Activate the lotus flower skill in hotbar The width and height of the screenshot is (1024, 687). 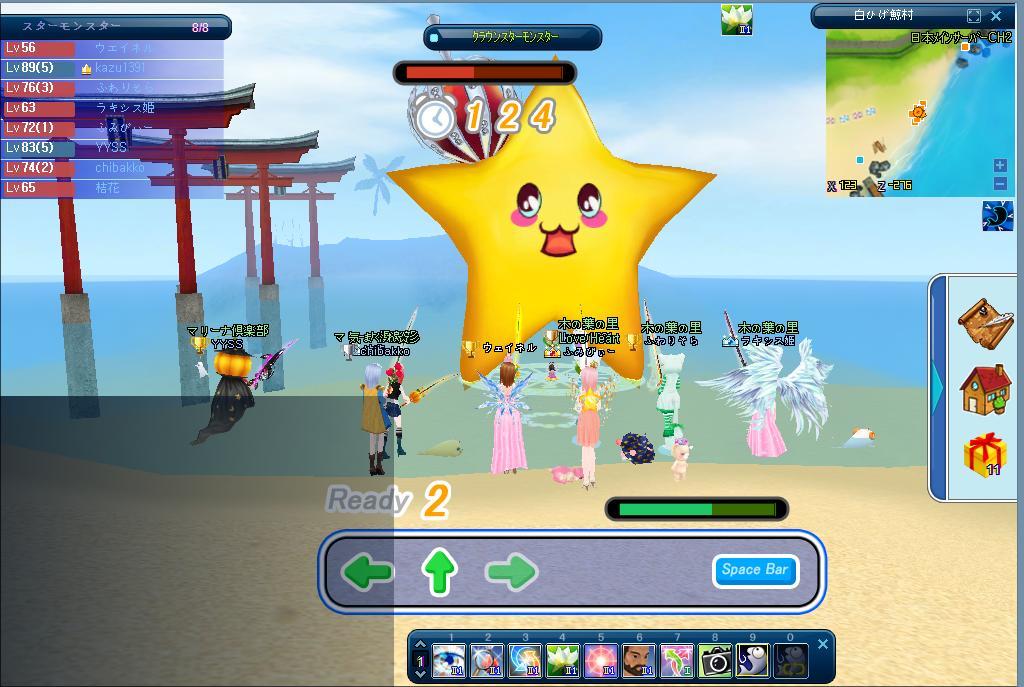click(x=563, y=661)
